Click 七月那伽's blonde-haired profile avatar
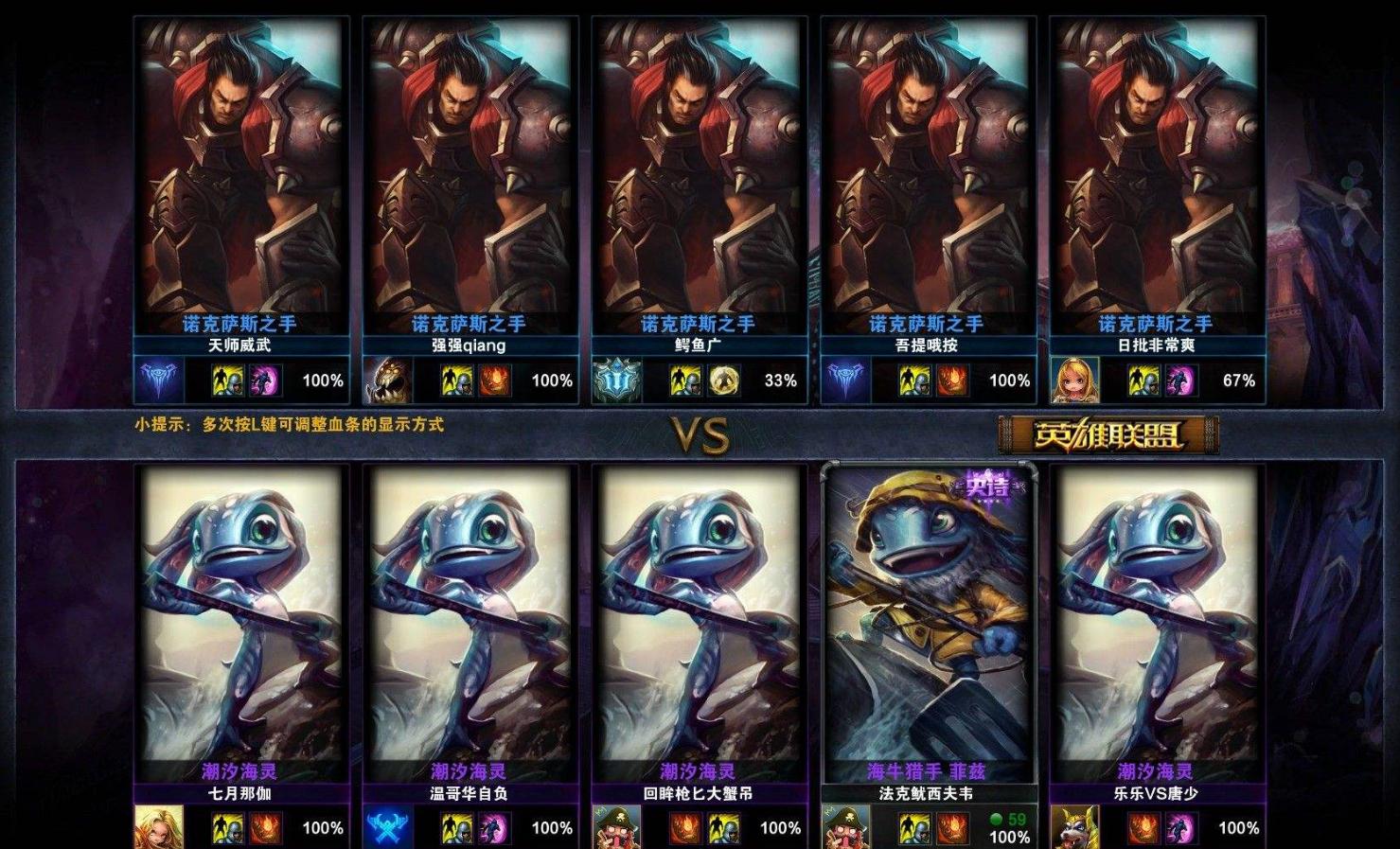This screenshot has width=1400, height=849. point(158,828)
